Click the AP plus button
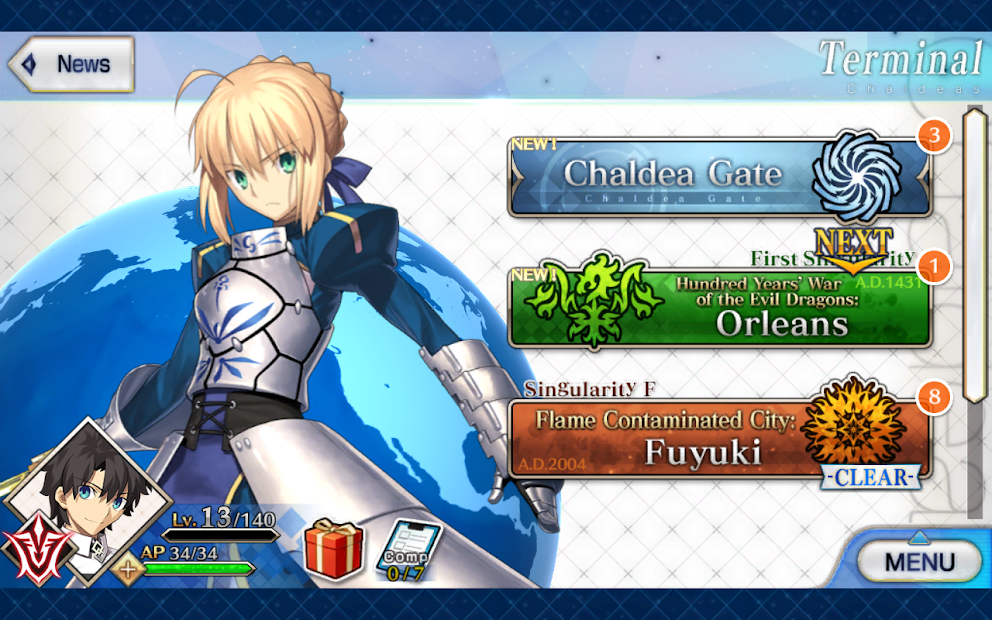This screenshot has width=992, height=620. [127, 570]
